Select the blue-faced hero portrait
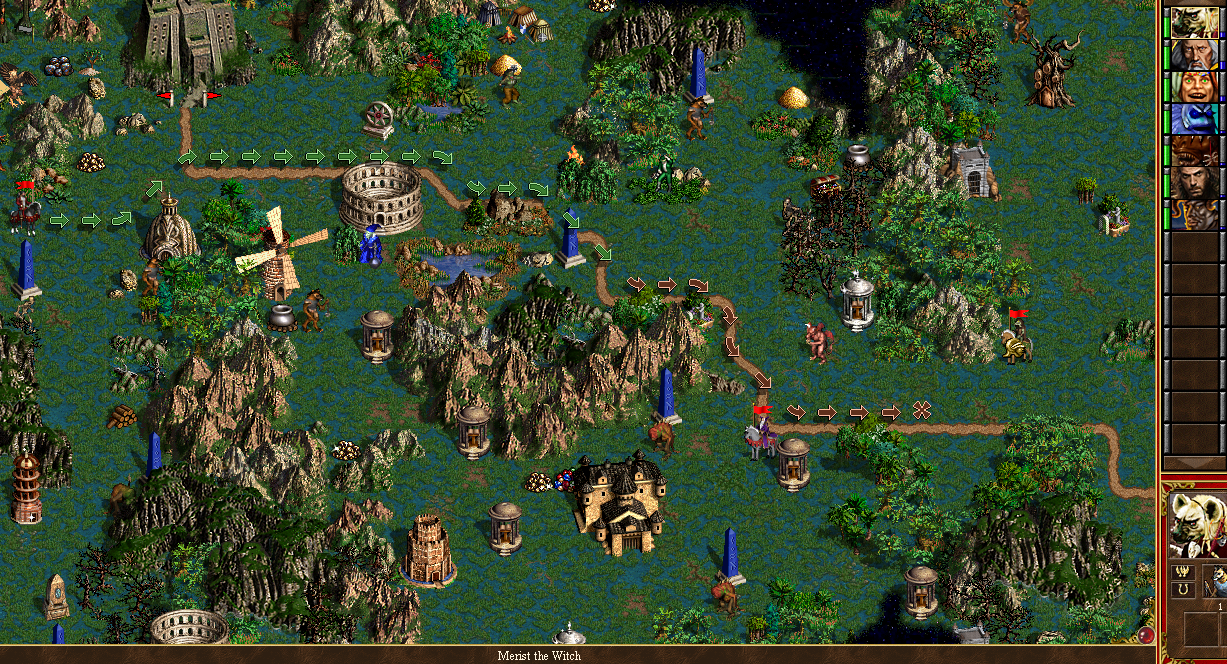Screen dimensions: 1227x664 [1193, 118]
